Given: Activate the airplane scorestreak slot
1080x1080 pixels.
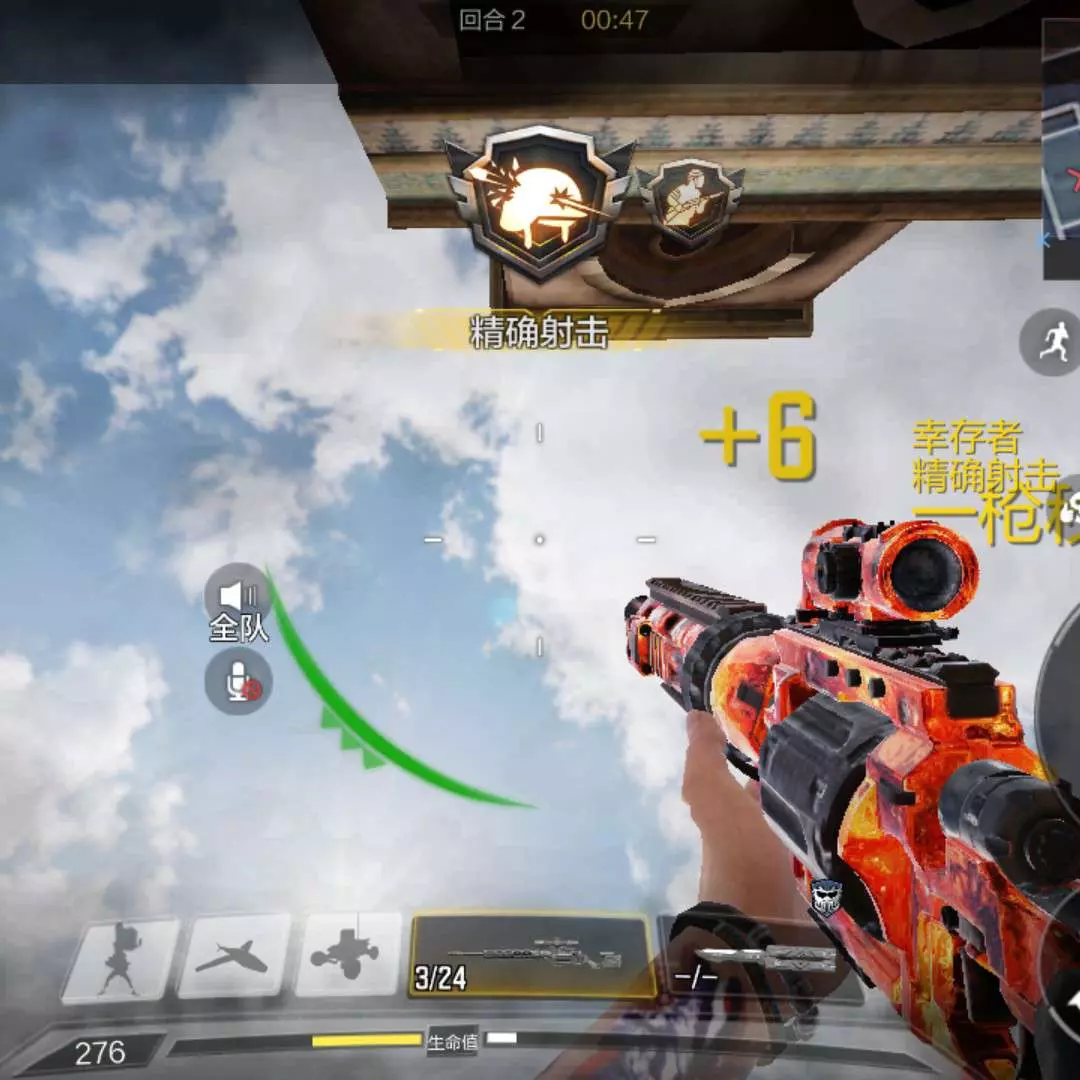Looking at the screenshot, I should point(234,958).
